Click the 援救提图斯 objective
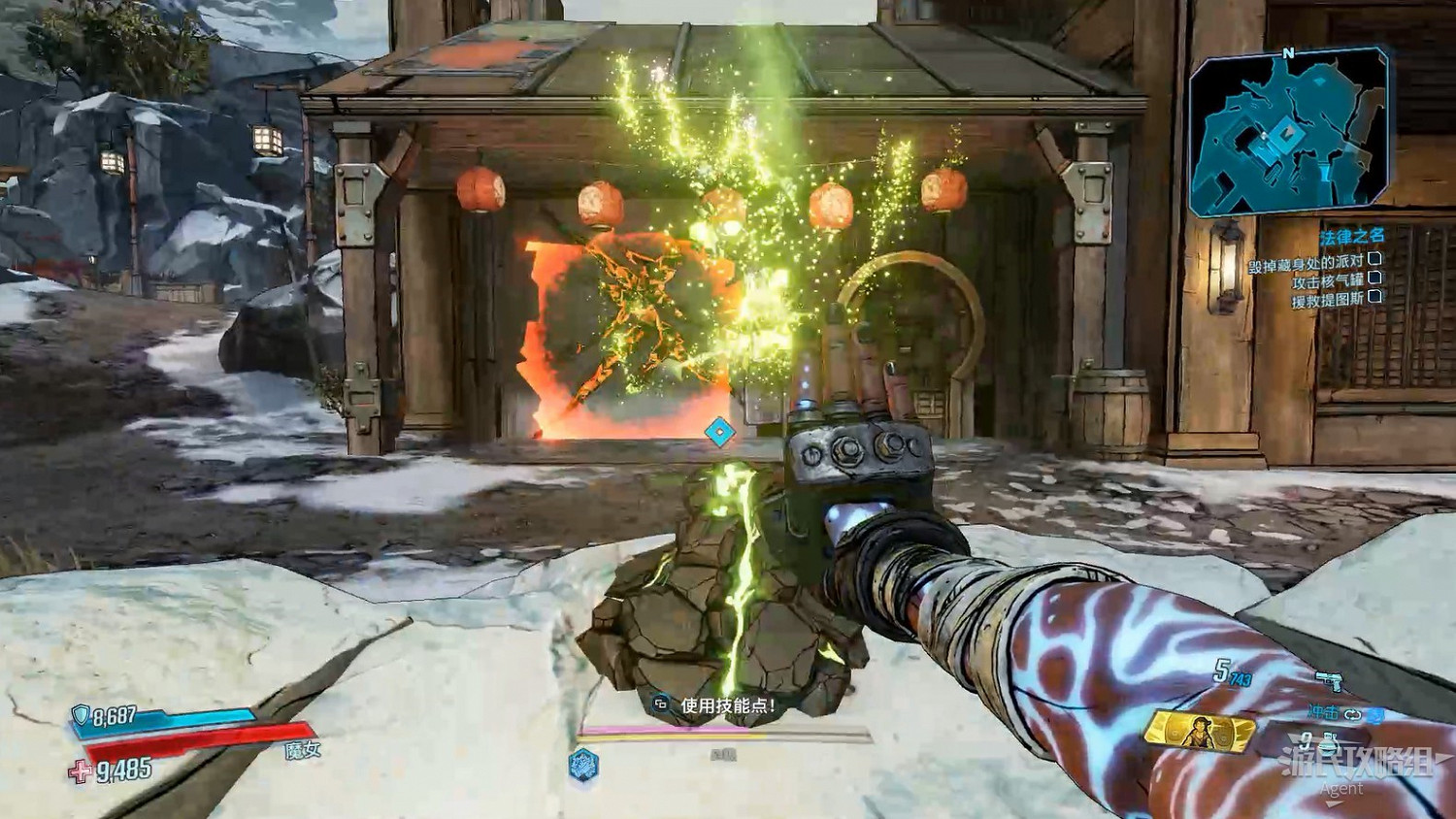This screenshot has width=1456, height=819. (x=1327, y=301)
